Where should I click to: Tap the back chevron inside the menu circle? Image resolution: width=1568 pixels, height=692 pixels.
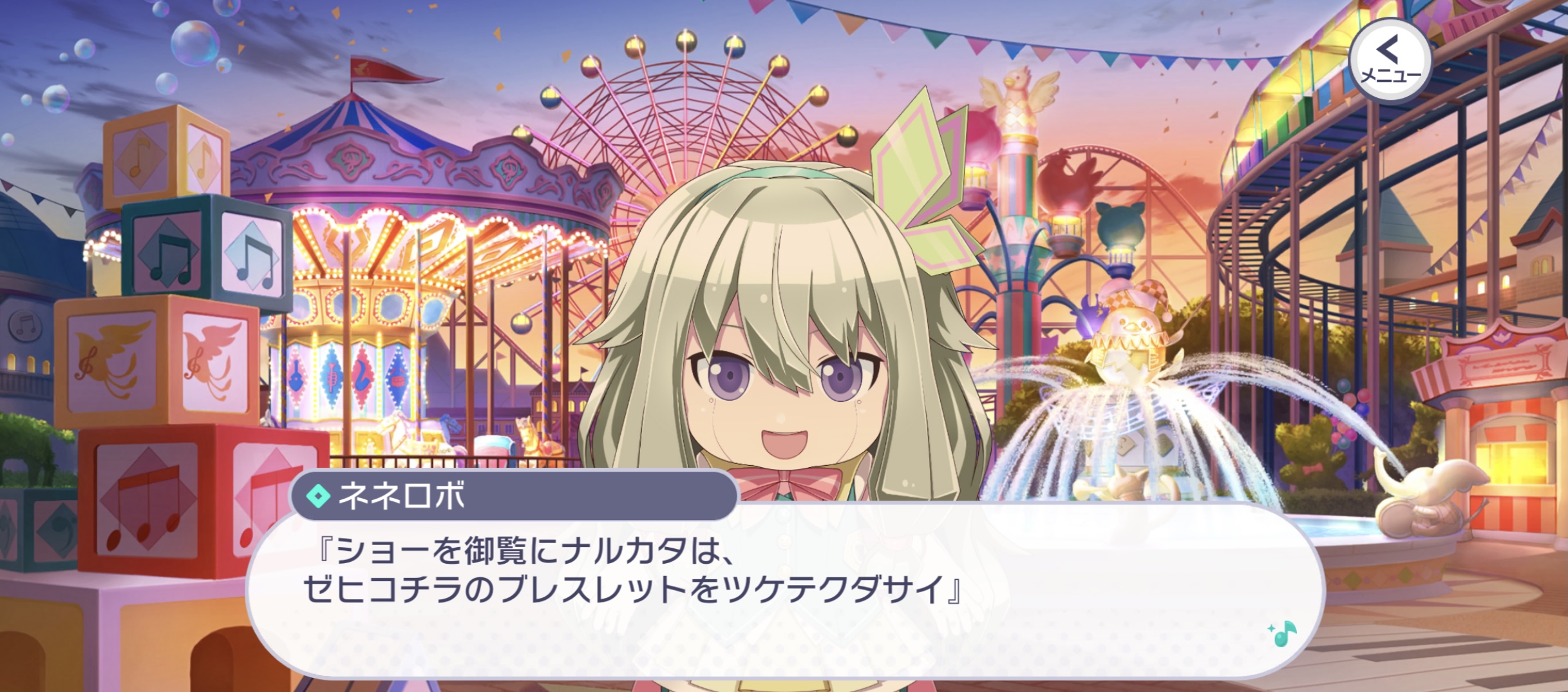(x=1388, y=50)
